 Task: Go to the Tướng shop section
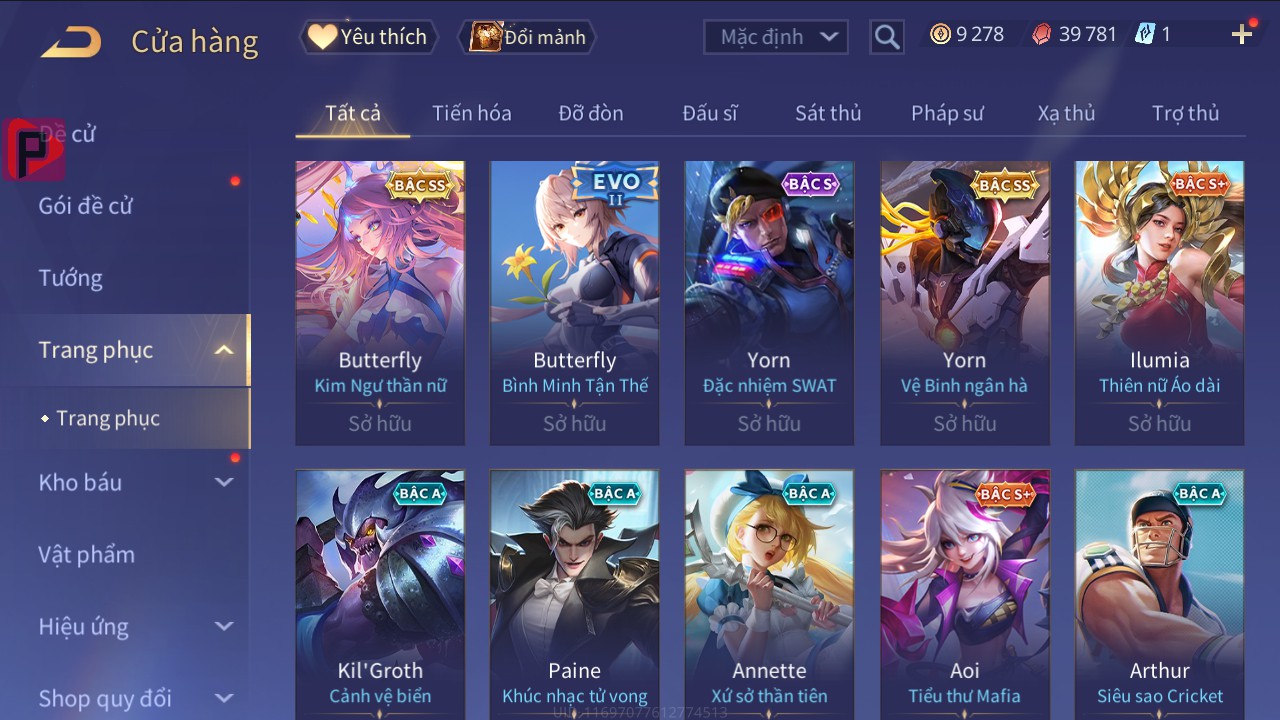(x=71, y=278)
